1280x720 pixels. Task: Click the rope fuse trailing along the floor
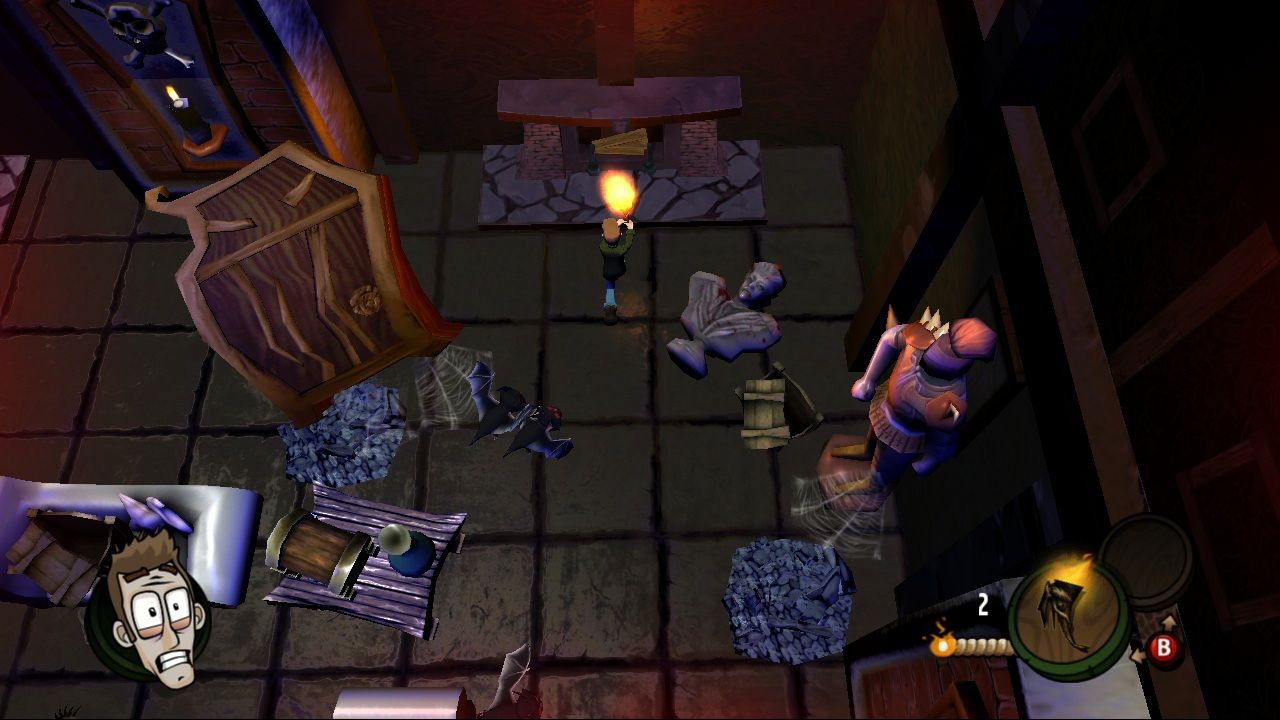[985, 645]
